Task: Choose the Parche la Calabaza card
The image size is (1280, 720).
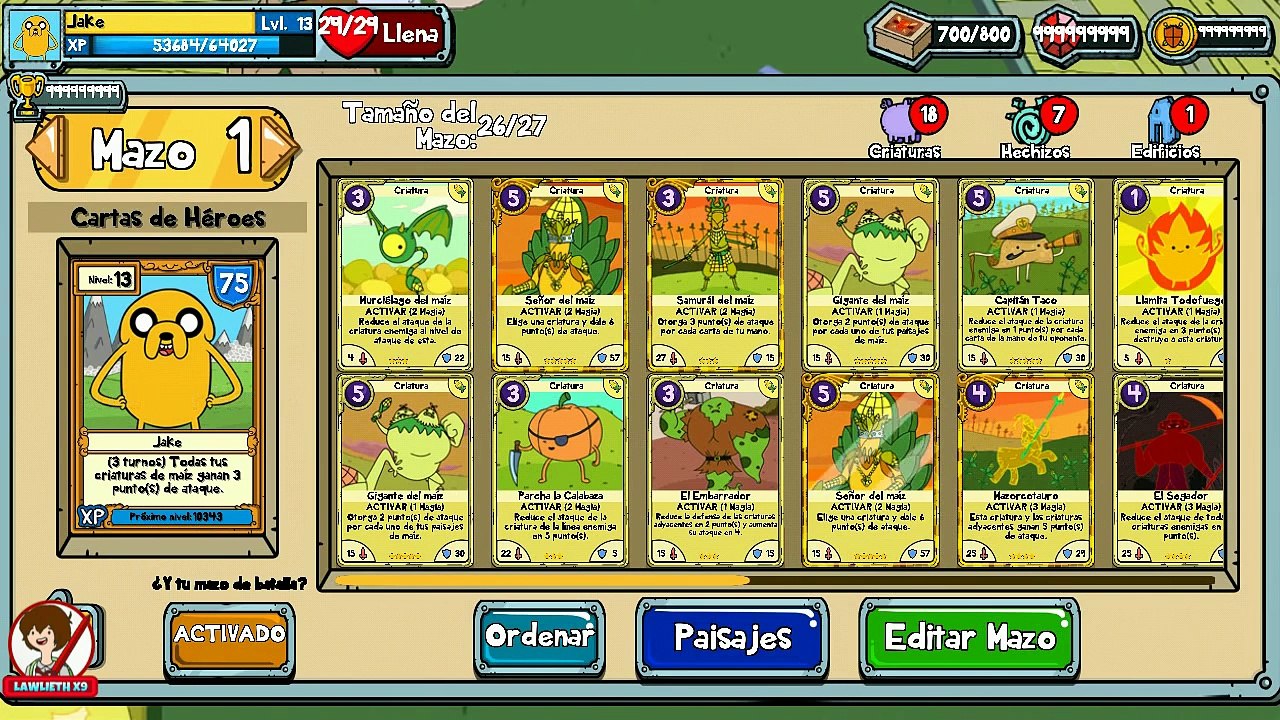Action: point(560,470)
